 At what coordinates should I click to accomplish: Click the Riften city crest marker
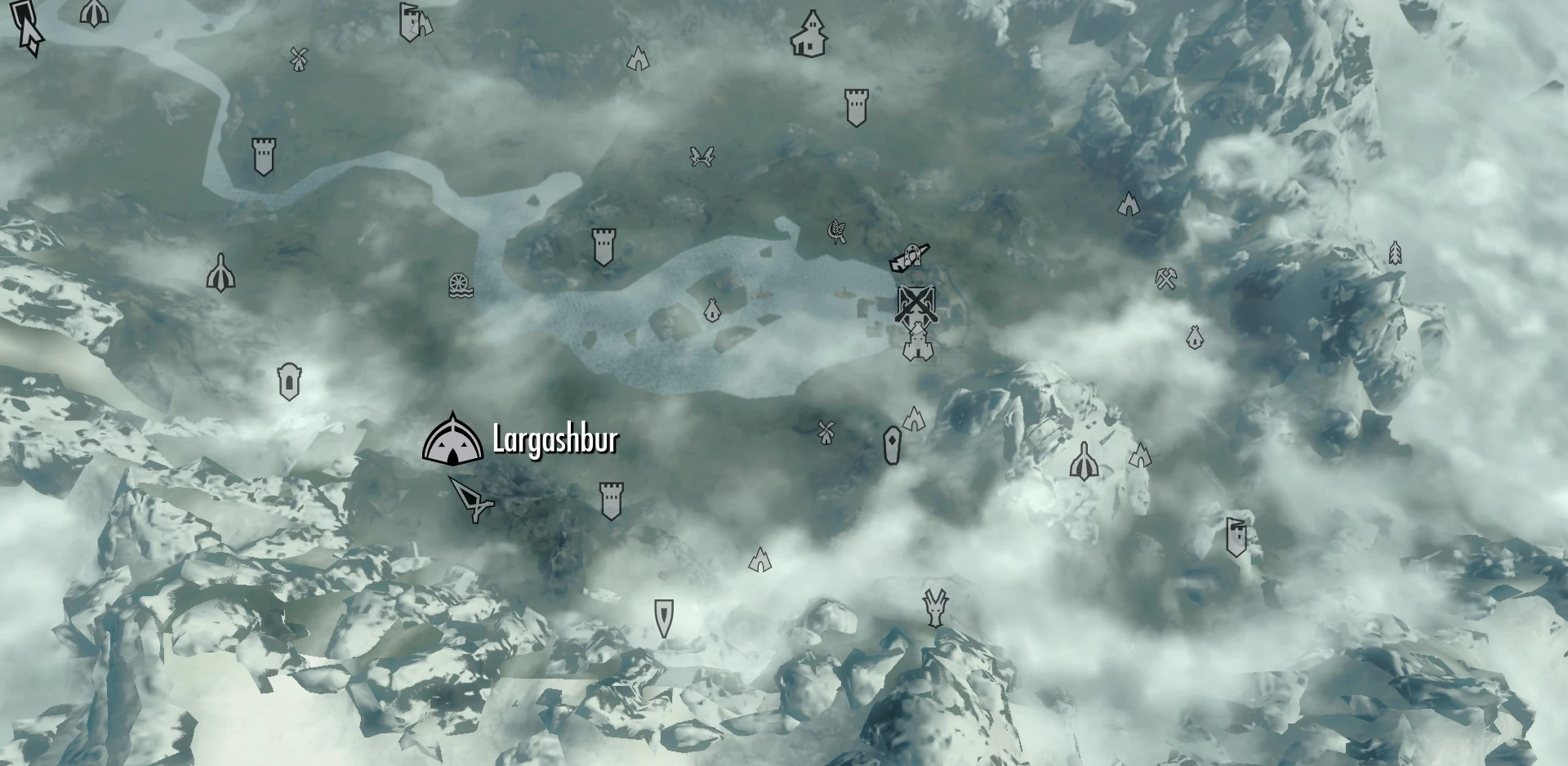pyautogui.click(x=916, y=301)
